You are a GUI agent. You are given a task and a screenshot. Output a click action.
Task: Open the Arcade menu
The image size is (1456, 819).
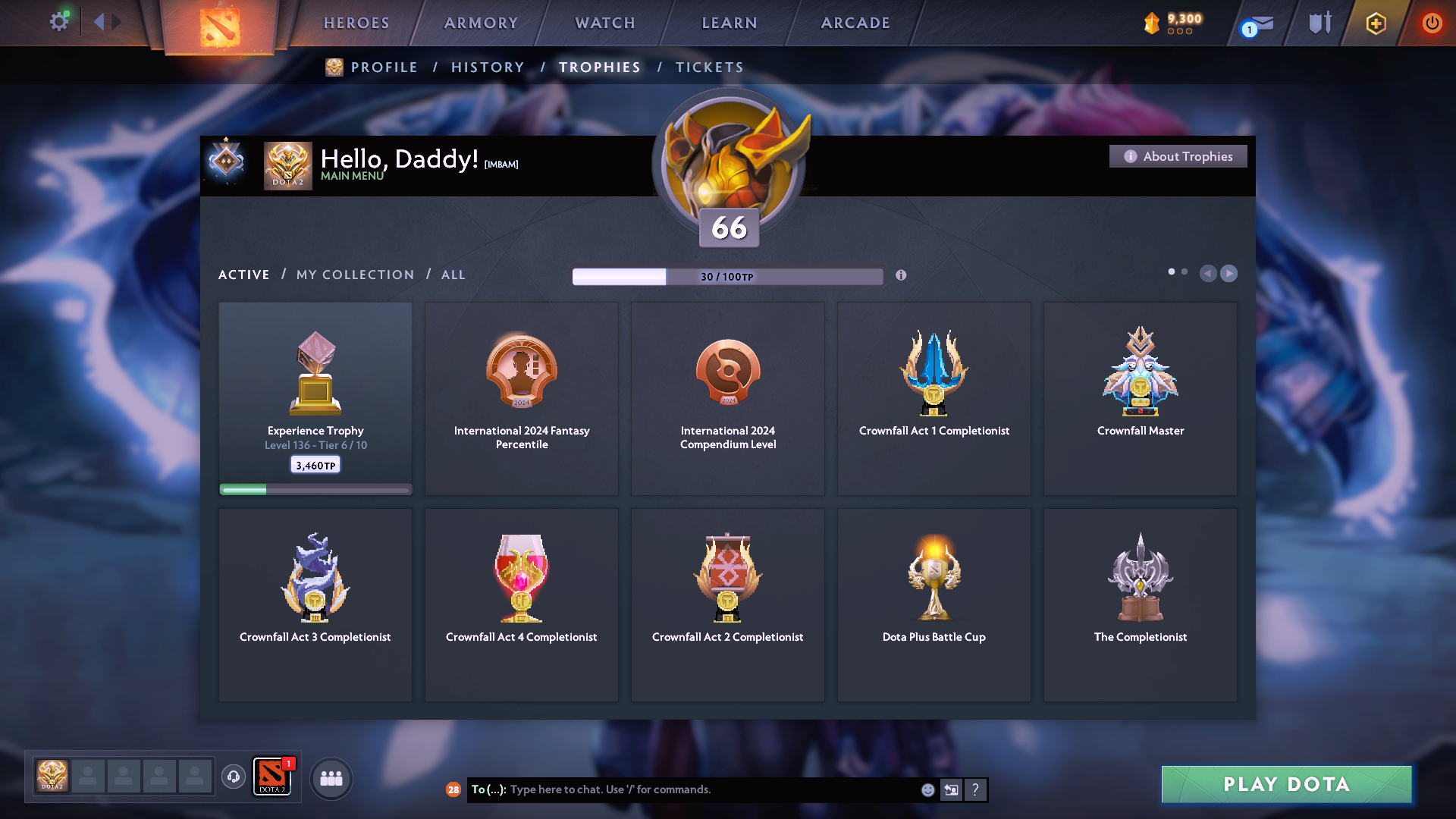[x=855, y=23]
